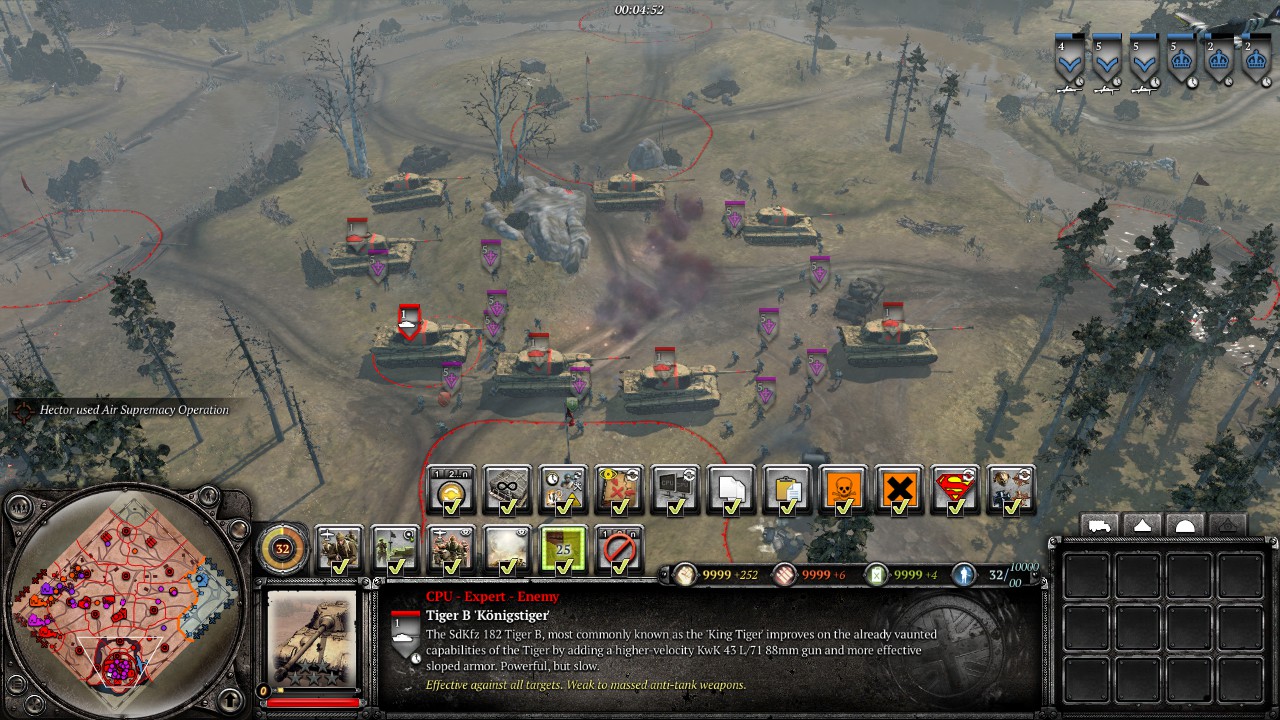Toggle the orange skull and crossbones button
The width and height of the screenshot is (1280, 720).
(843, 490)
